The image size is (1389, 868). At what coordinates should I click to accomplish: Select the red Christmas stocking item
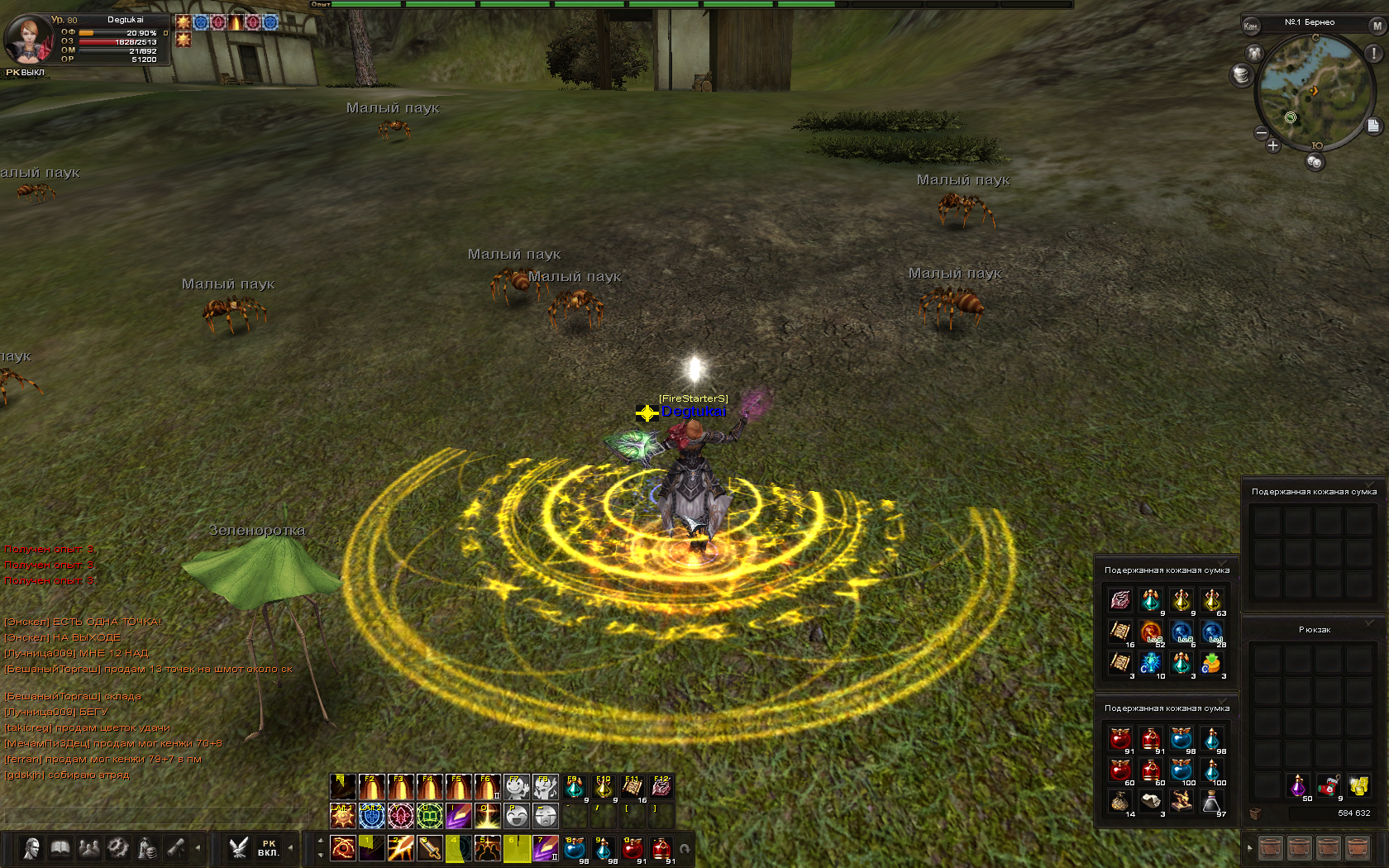point(1329,785)
